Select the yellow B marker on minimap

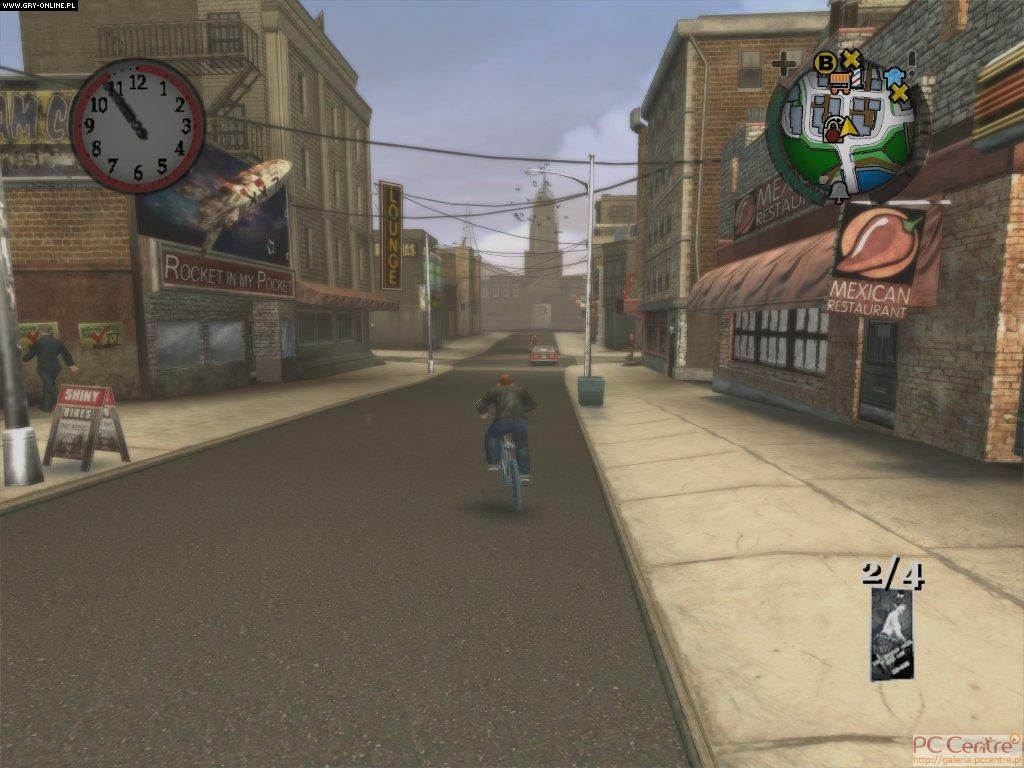(x=826, y=64)
